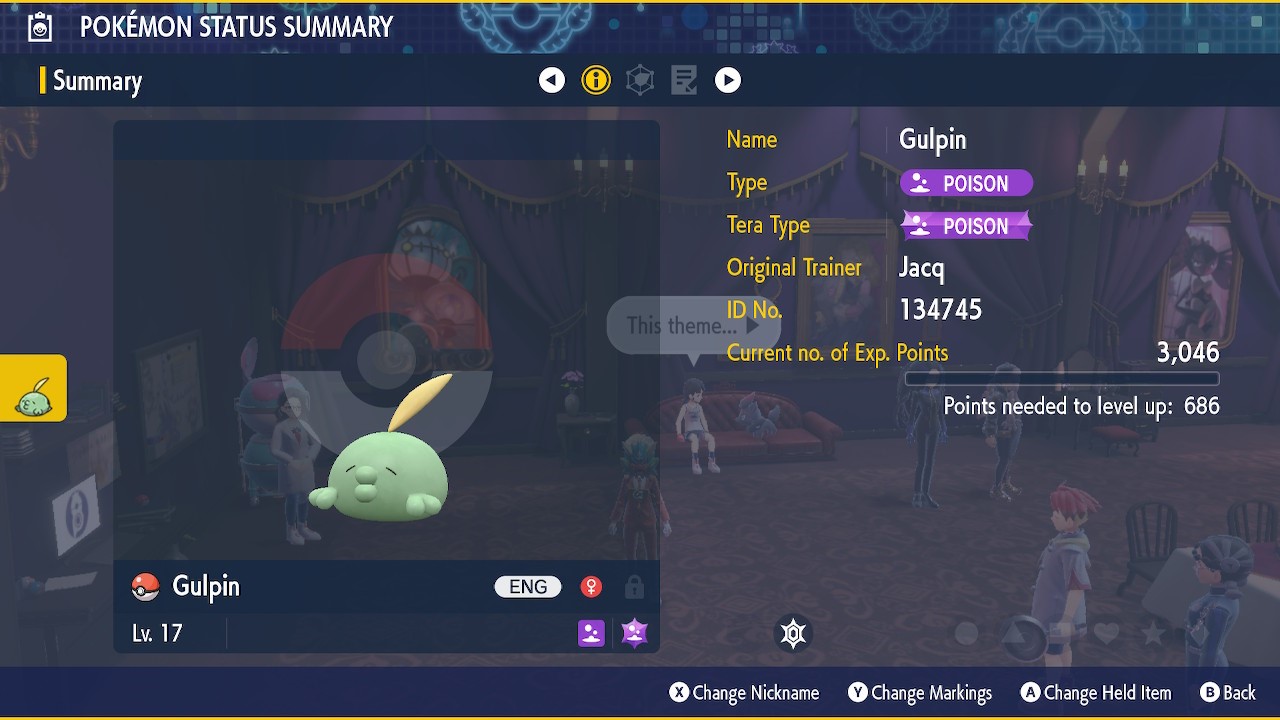Choose Change Held Item option
Viewport: 1280px width, 720px height.
(x=1095, y=693)
